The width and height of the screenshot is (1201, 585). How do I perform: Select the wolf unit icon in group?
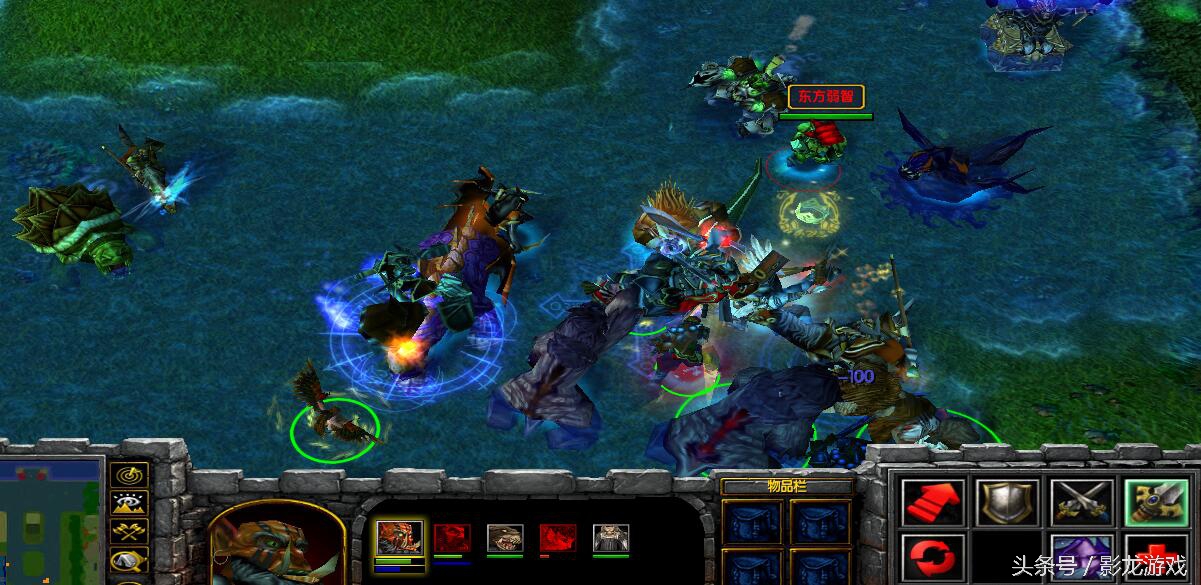(x=504, y=539)
